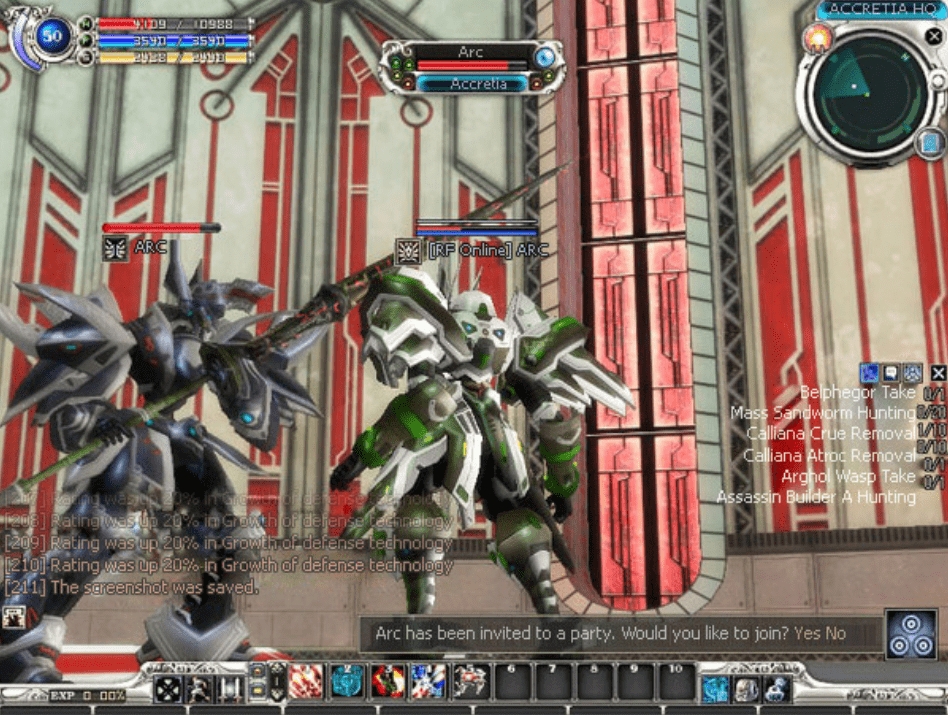Select the Arghol Wasp Take quest

pos(848,476)
